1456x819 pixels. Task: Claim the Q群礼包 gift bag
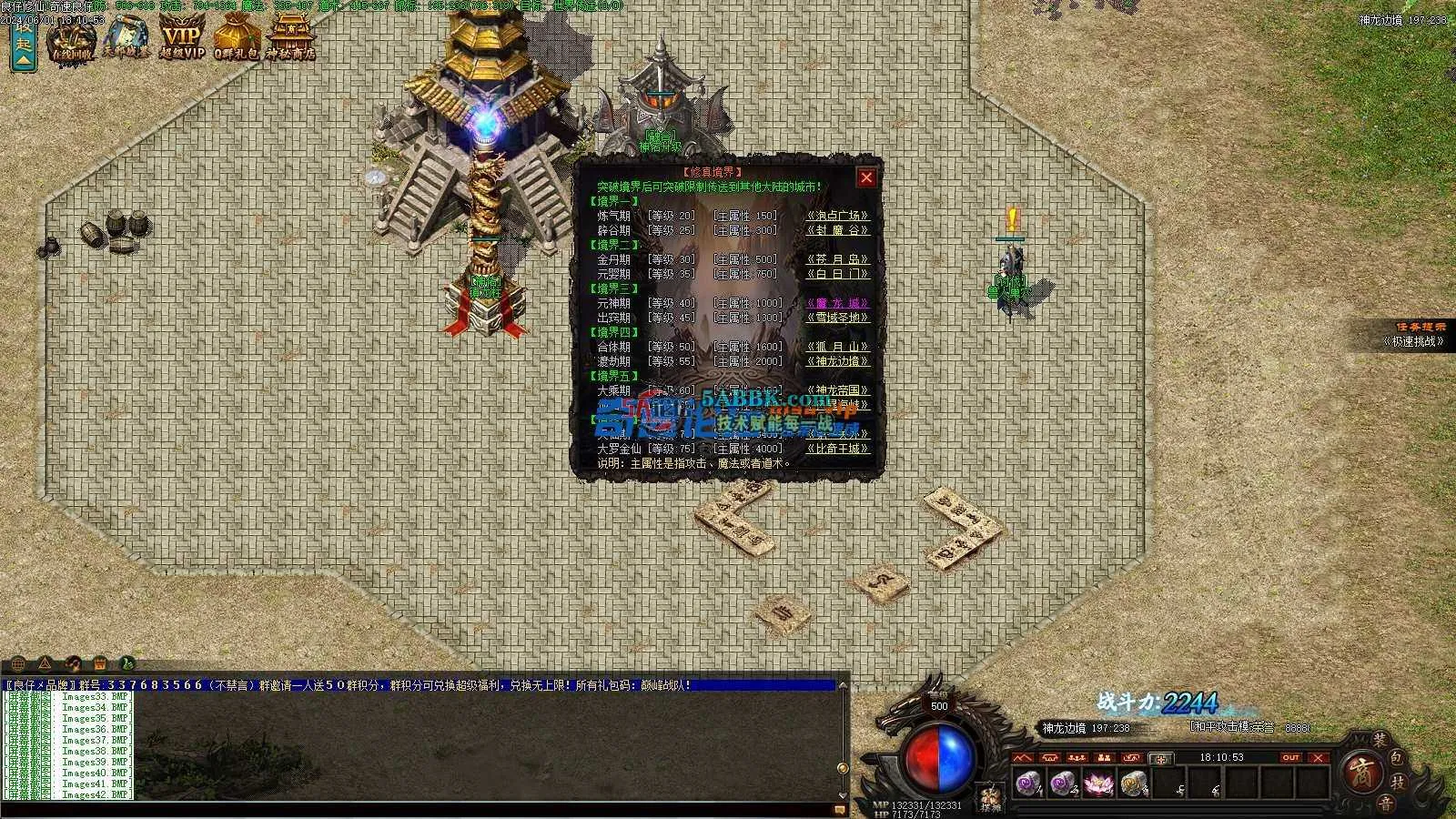(x=237, y=40)
